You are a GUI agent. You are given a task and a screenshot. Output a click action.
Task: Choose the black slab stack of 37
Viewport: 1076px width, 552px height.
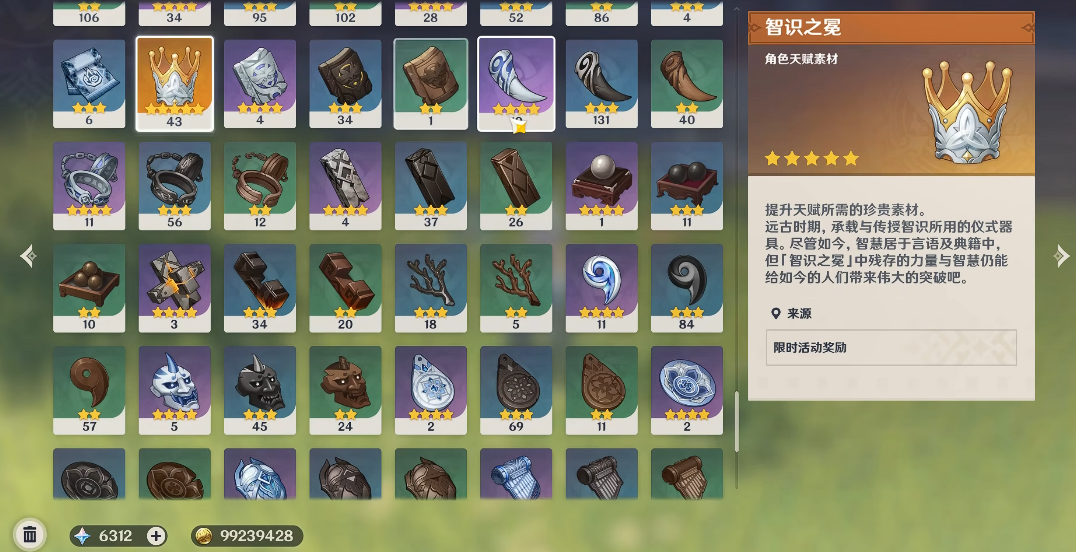click(x=431, y=186)
